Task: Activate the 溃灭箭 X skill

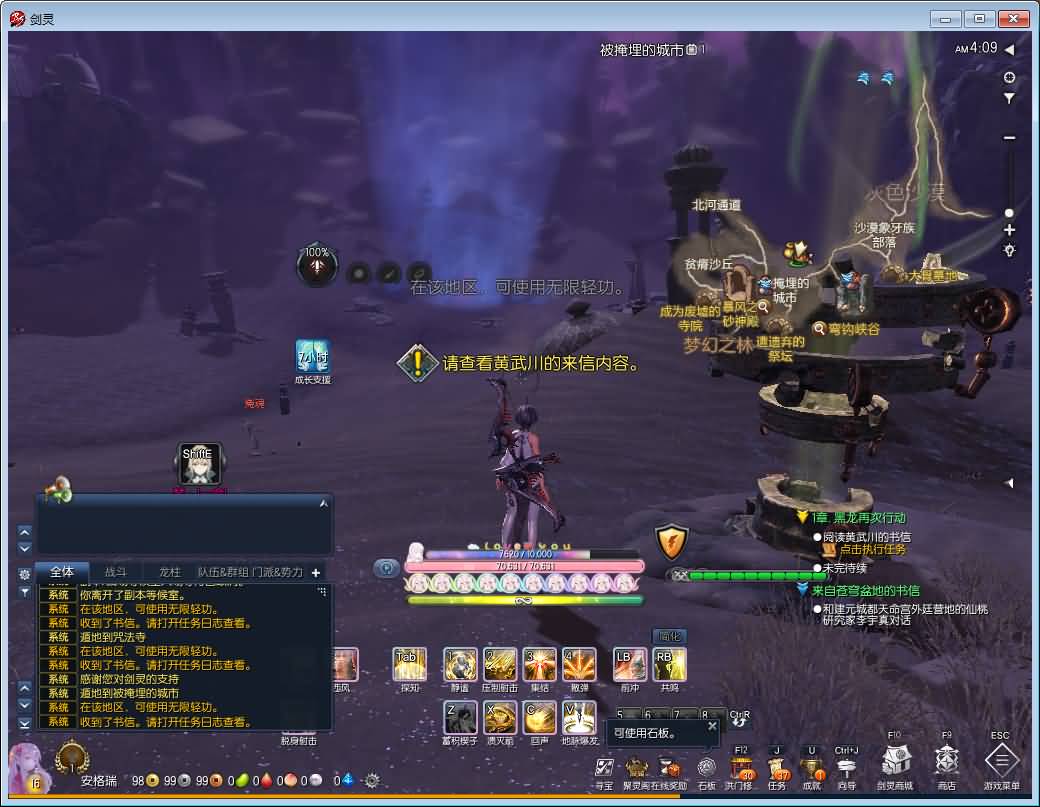Action: (x=499, y=717)
